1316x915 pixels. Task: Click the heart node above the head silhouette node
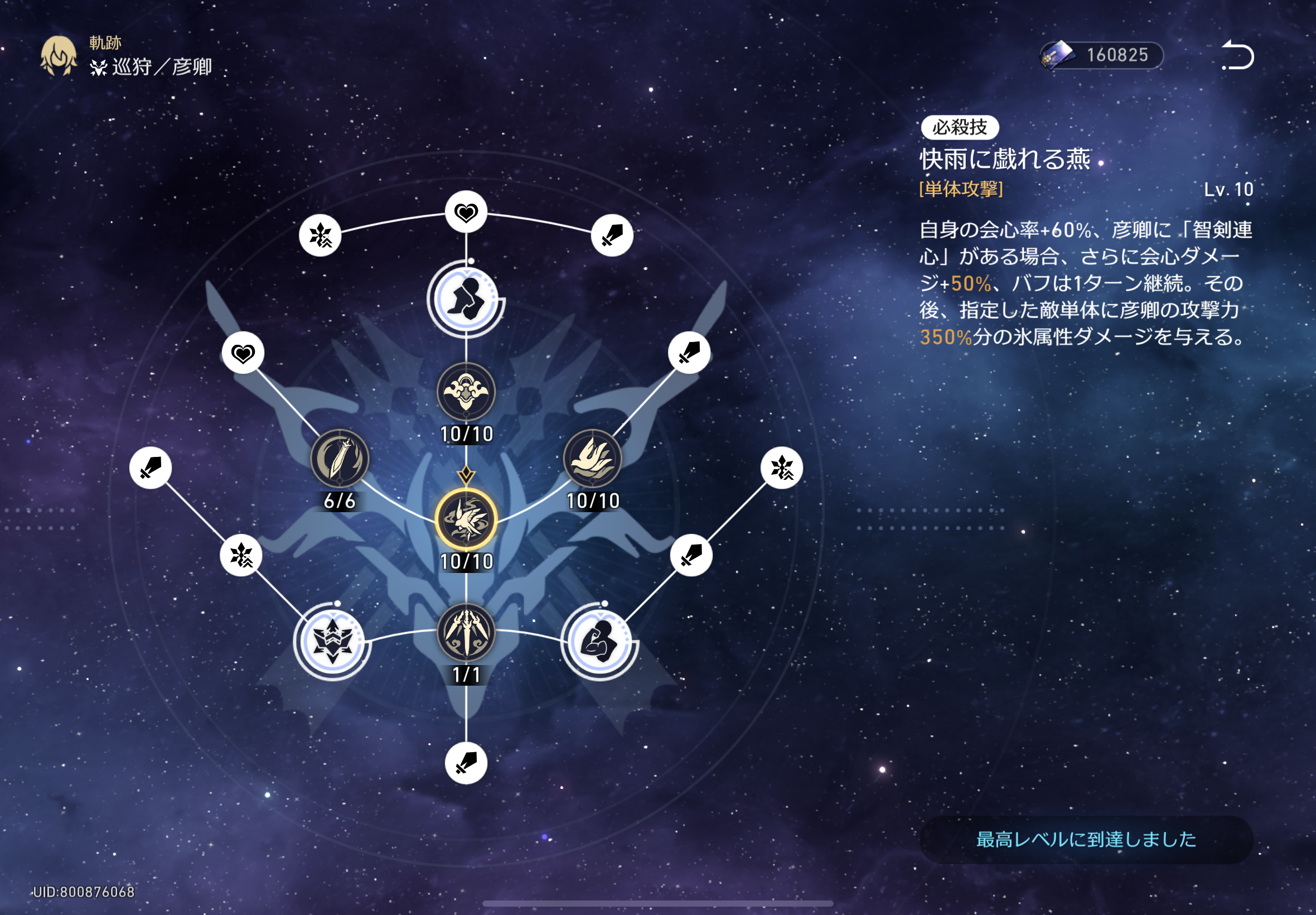466,212
